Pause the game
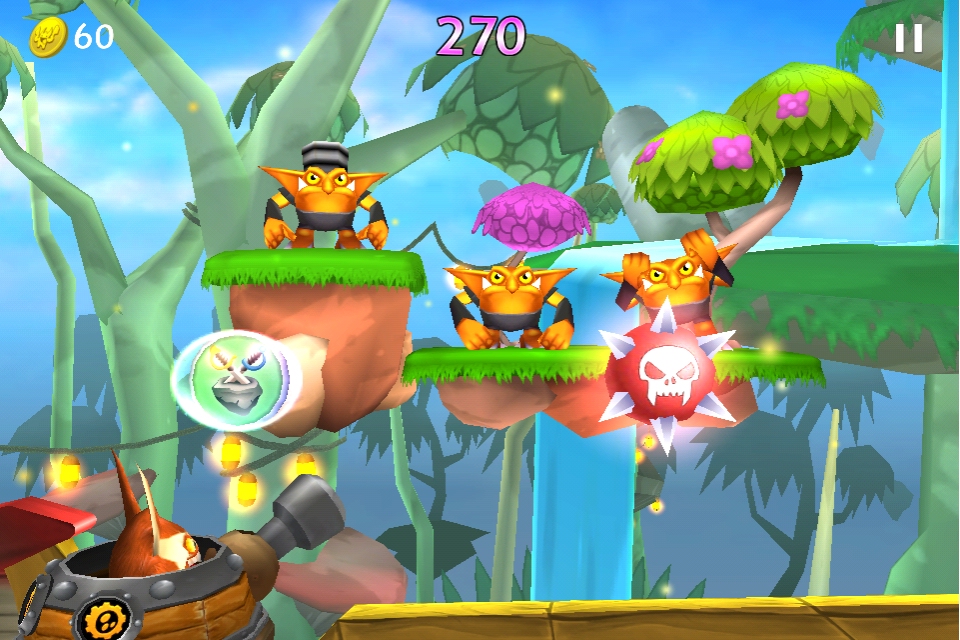 pos(908,38)
